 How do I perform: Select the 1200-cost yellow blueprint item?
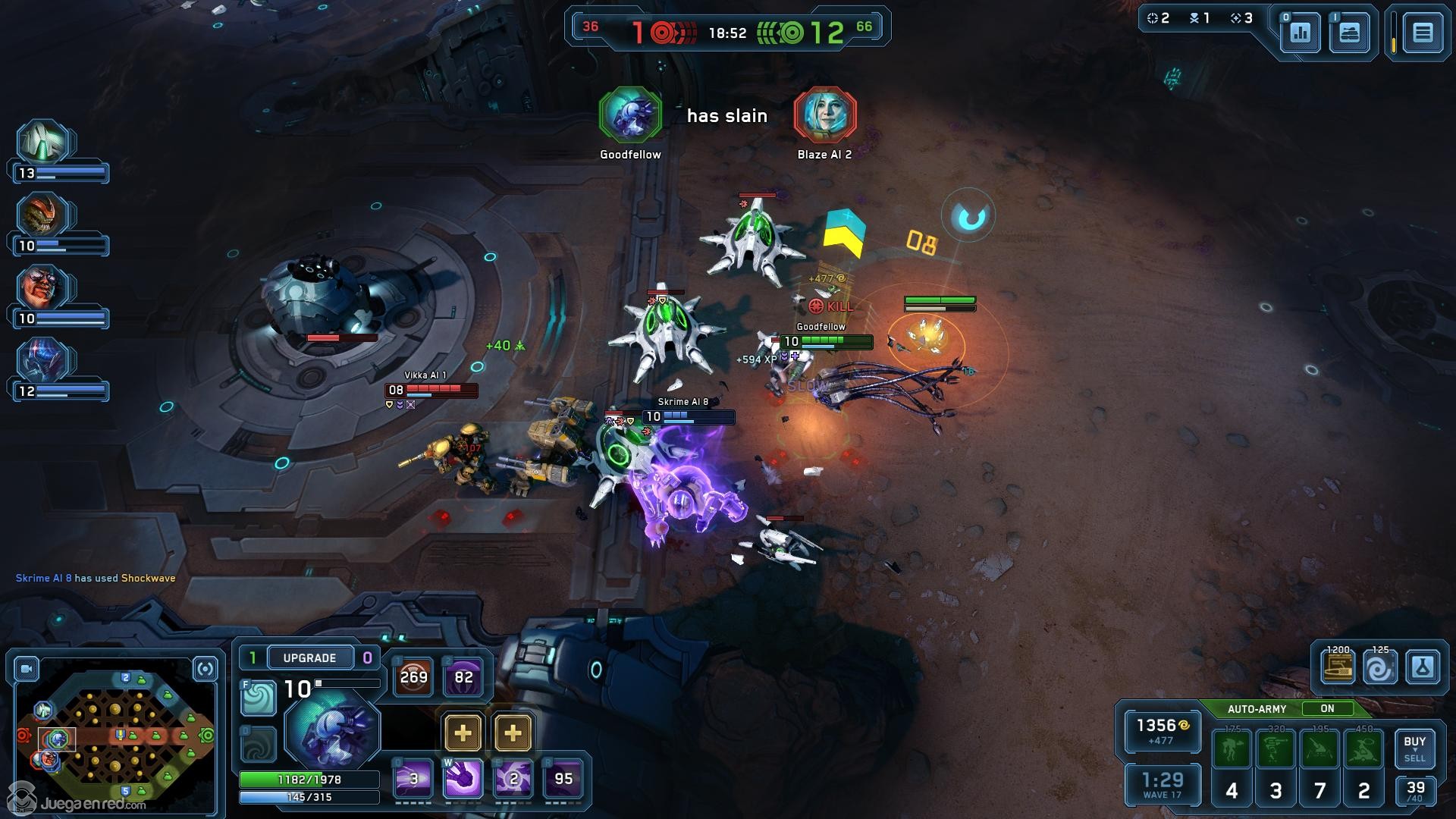pyautogui.click(x=1338, y=667)
